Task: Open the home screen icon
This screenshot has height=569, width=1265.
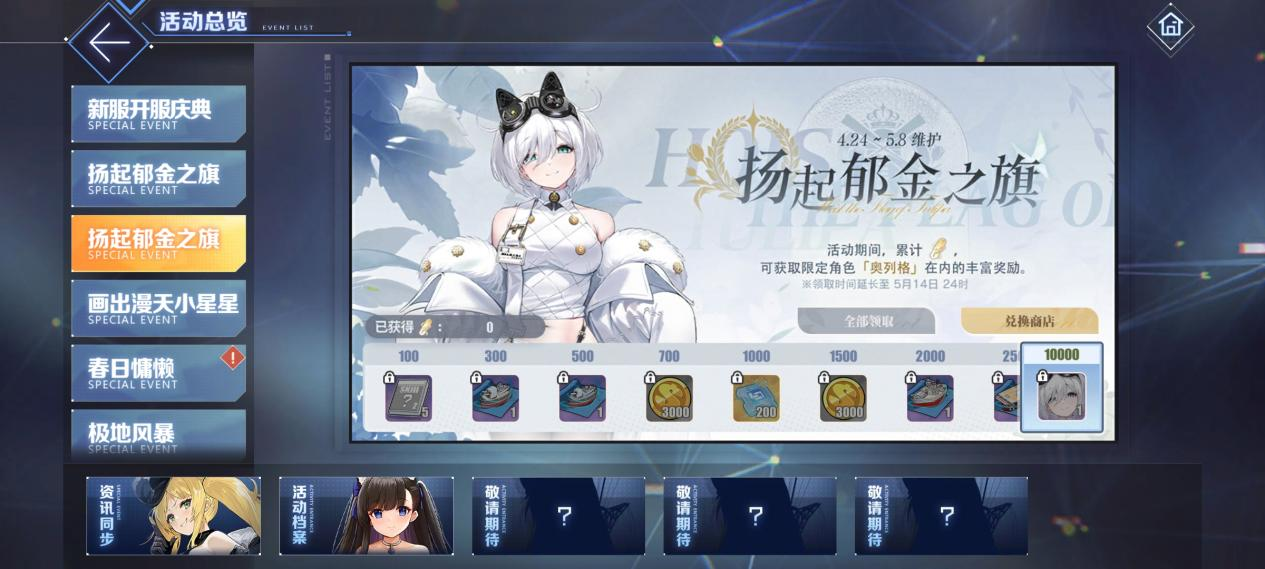Action: coord(1170,26)
